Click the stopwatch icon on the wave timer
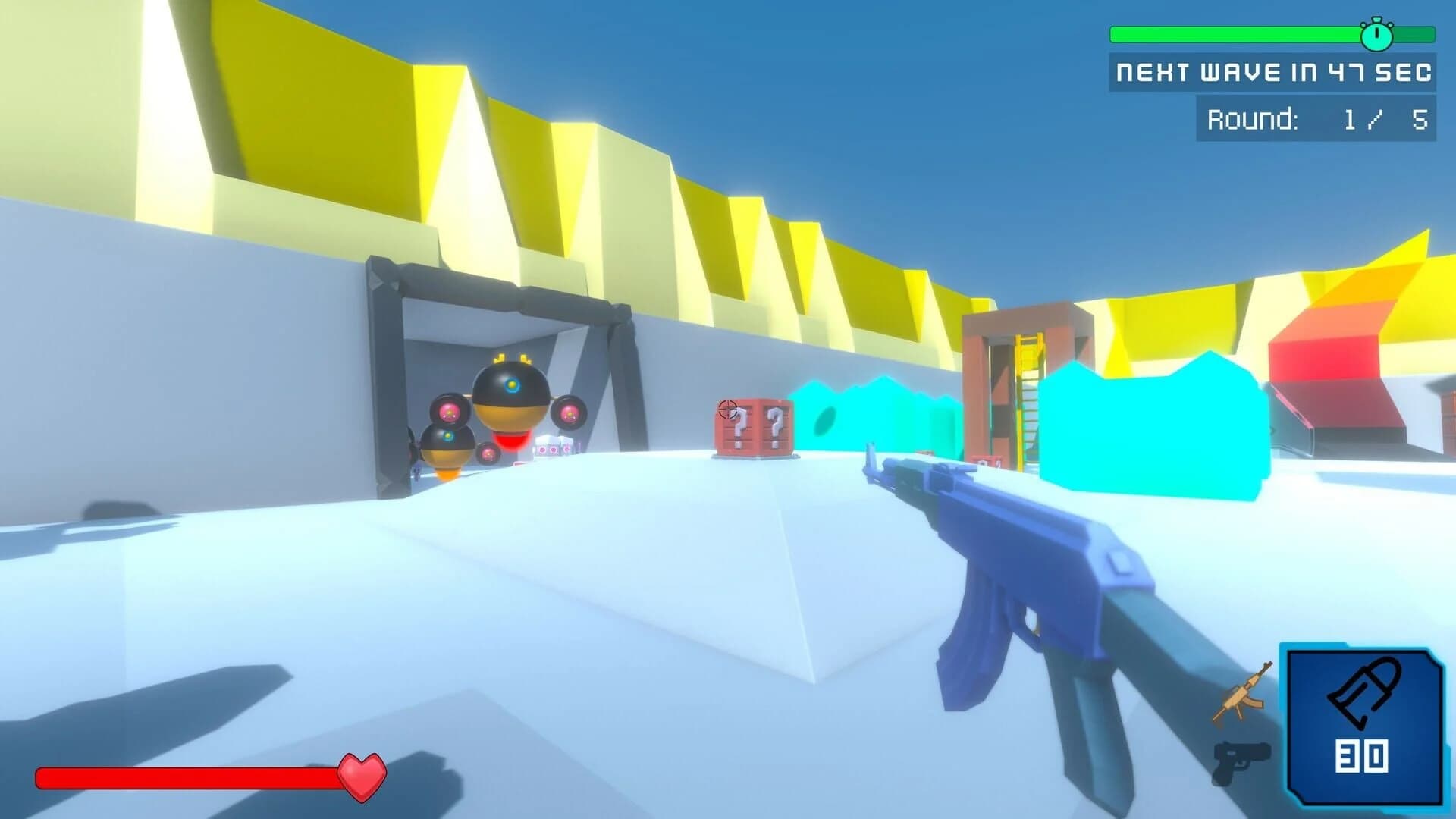Viewport: 1456px width, 819px height. [x=1376, y=36]
